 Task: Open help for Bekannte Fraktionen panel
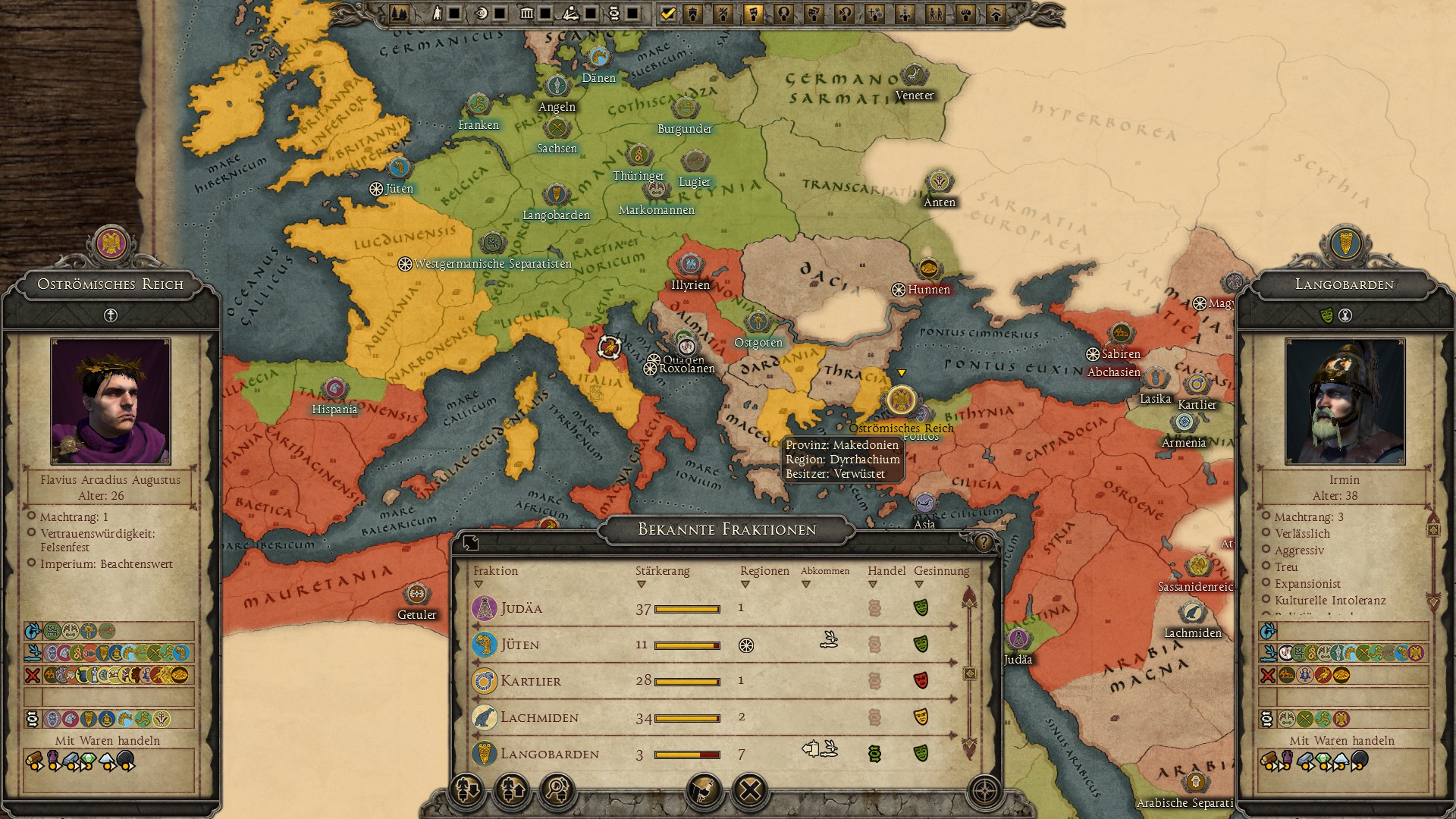pos(984,542)
